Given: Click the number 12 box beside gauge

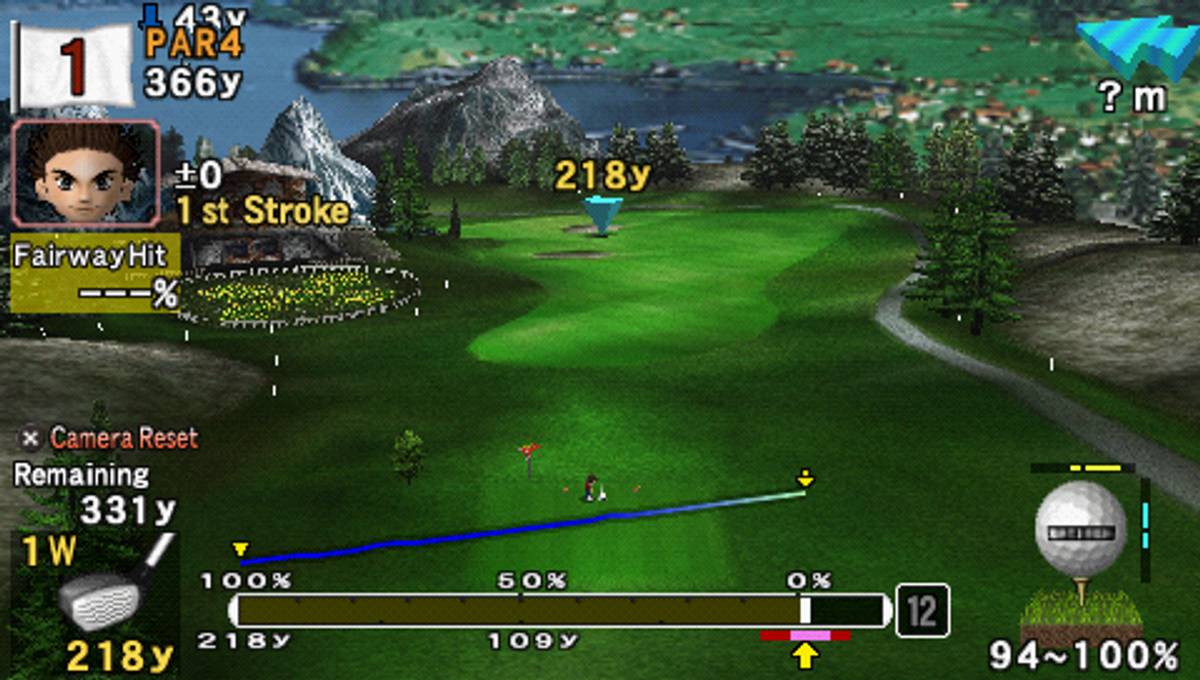Looking at the screenshot, I should pyautogui.click(x=922, y=610).
